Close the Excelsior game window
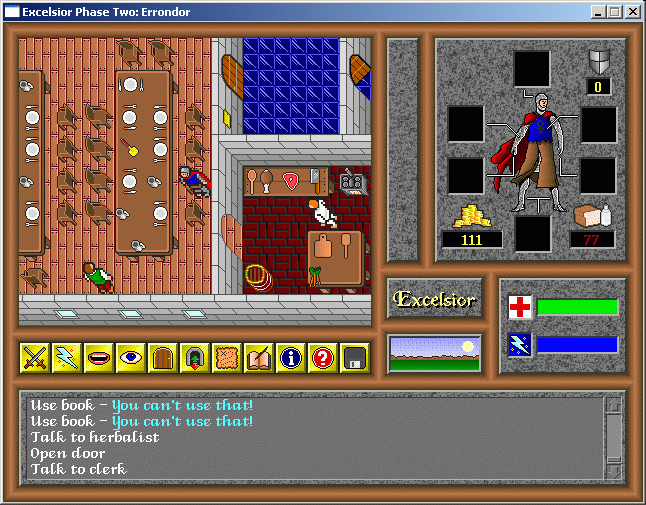The image size is (646, 505). 633,12
